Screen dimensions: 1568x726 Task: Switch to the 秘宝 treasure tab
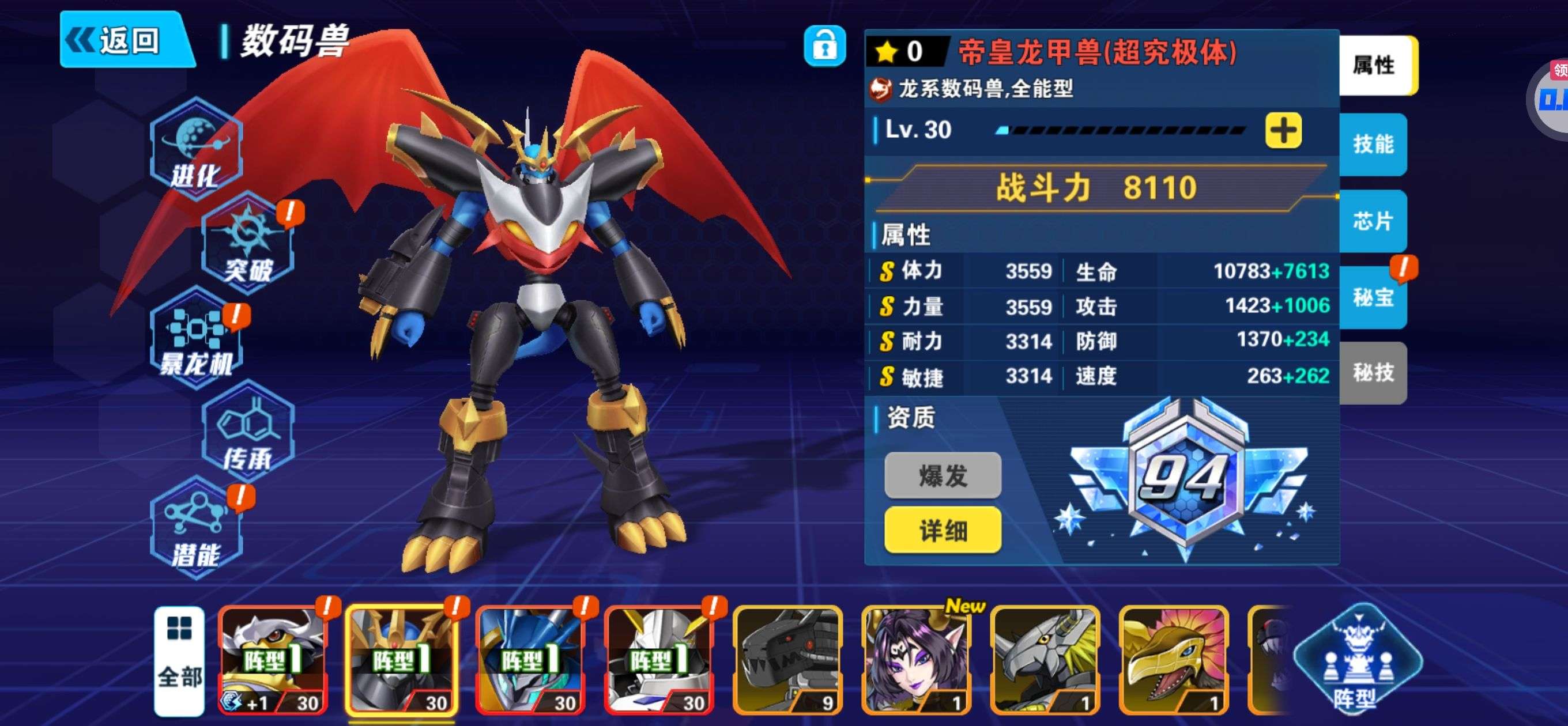pyautogui.click(x=1373, y=297)
